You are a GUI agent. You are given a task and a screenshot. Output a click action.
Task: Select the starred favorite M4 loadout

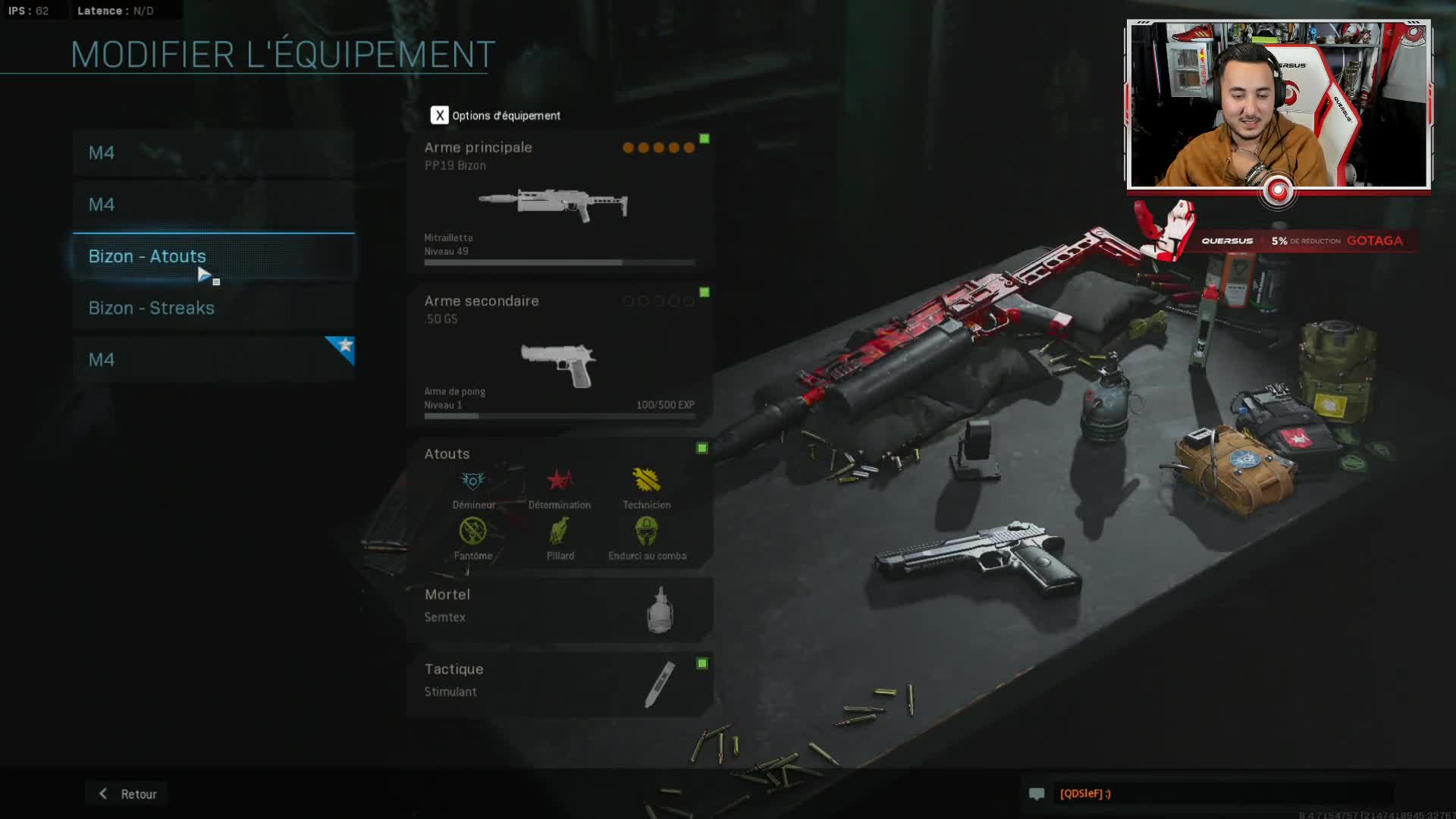click(x=213, y=359)
